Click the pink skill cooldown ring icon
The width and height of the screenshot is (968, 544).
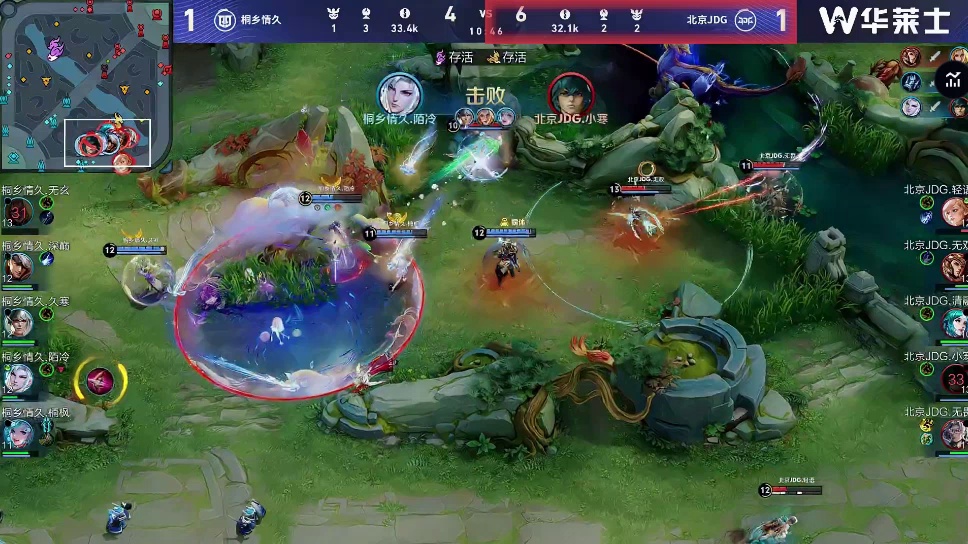(100, 380)
